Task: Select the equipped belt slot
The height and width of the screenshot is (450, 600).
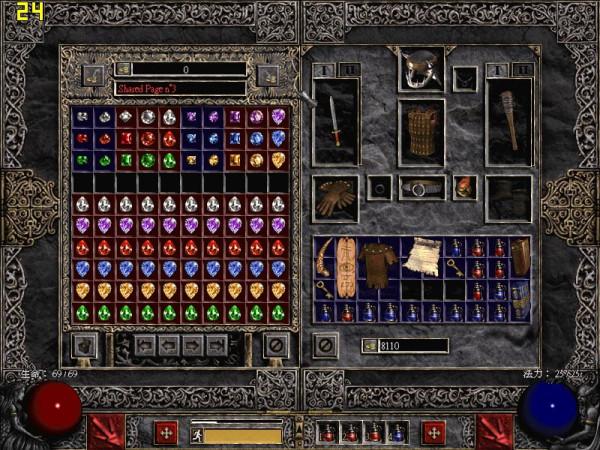Action: [x=421, y=187]
